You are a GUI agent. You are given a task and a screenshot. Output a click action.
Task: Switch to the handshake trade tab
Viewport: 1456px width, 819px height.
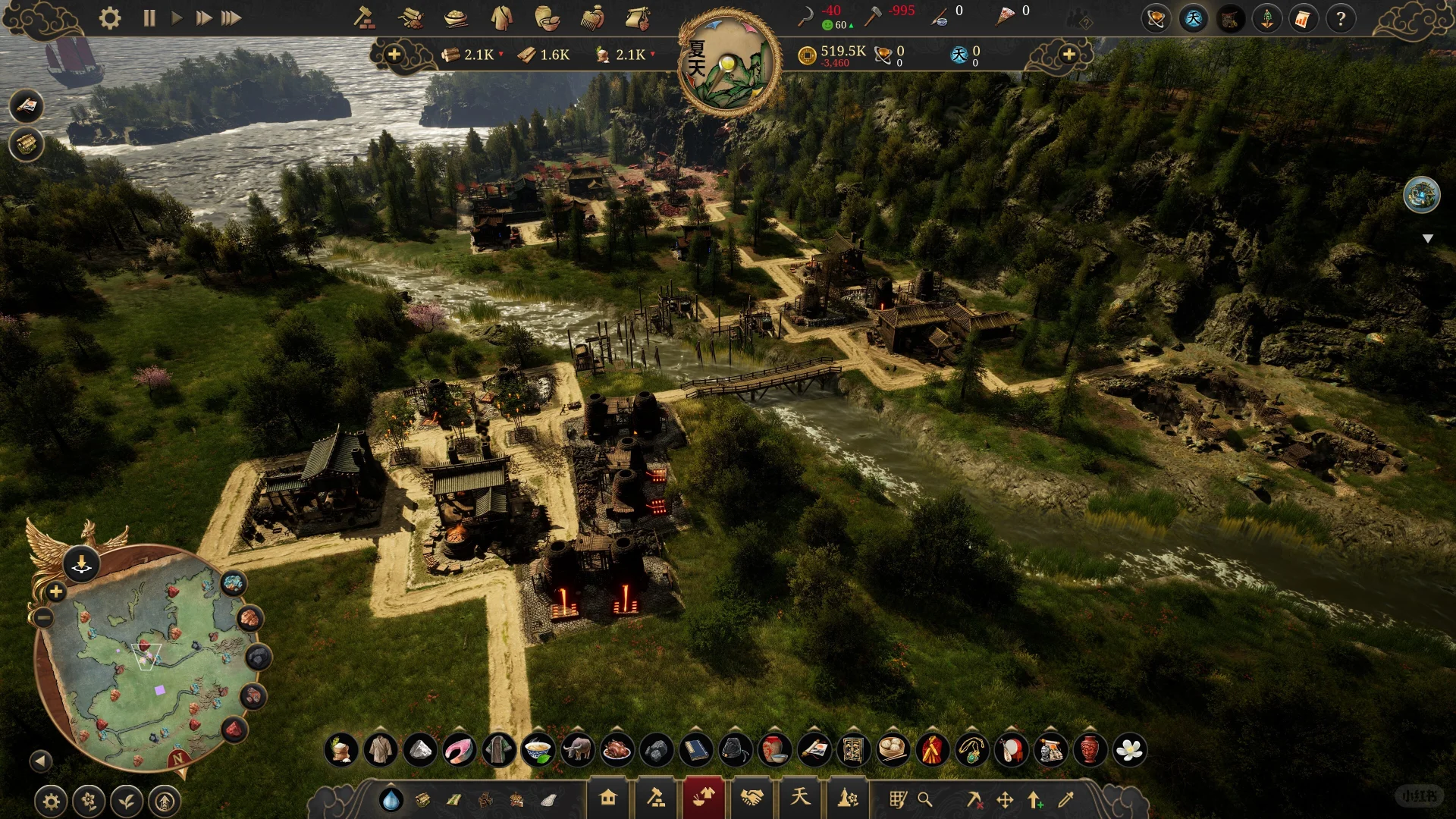click(752, 798)
